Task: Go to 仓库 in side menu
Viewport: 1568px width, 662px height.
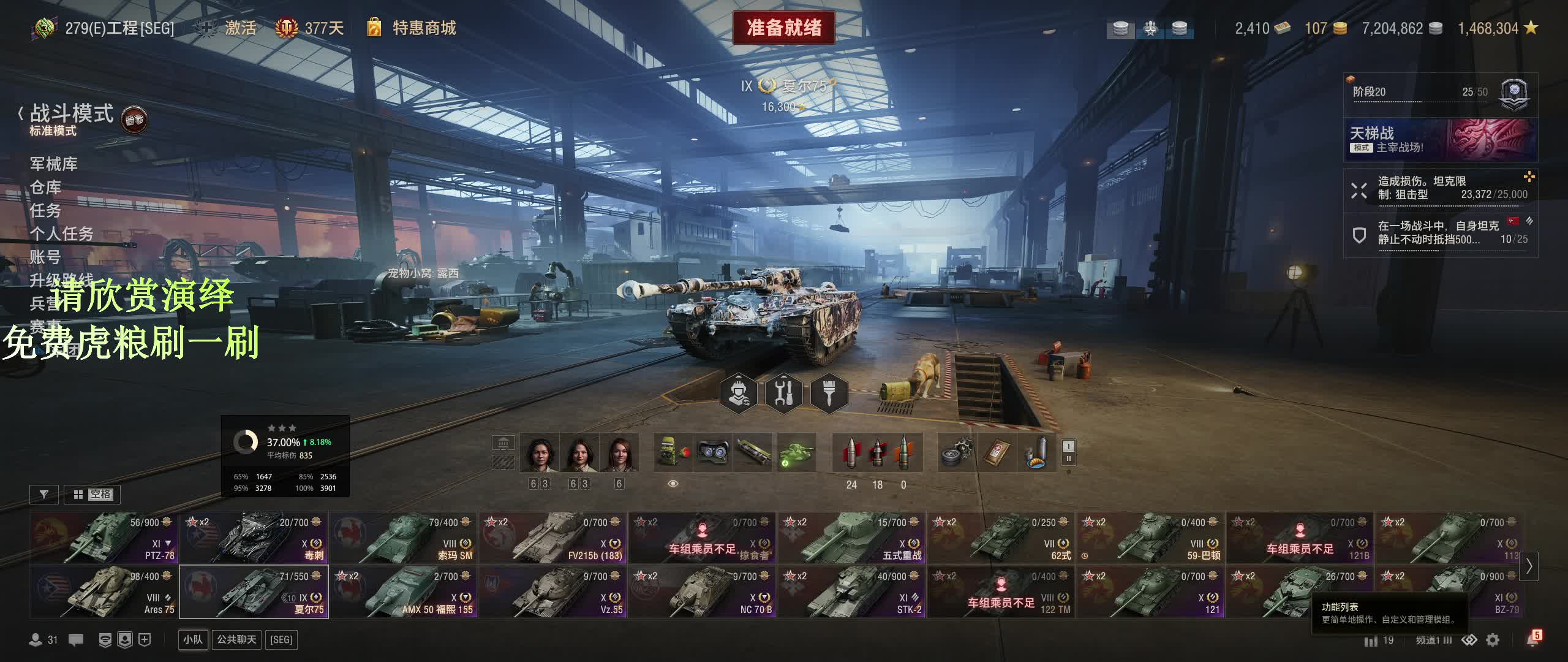Action: (x=46, y=187)
